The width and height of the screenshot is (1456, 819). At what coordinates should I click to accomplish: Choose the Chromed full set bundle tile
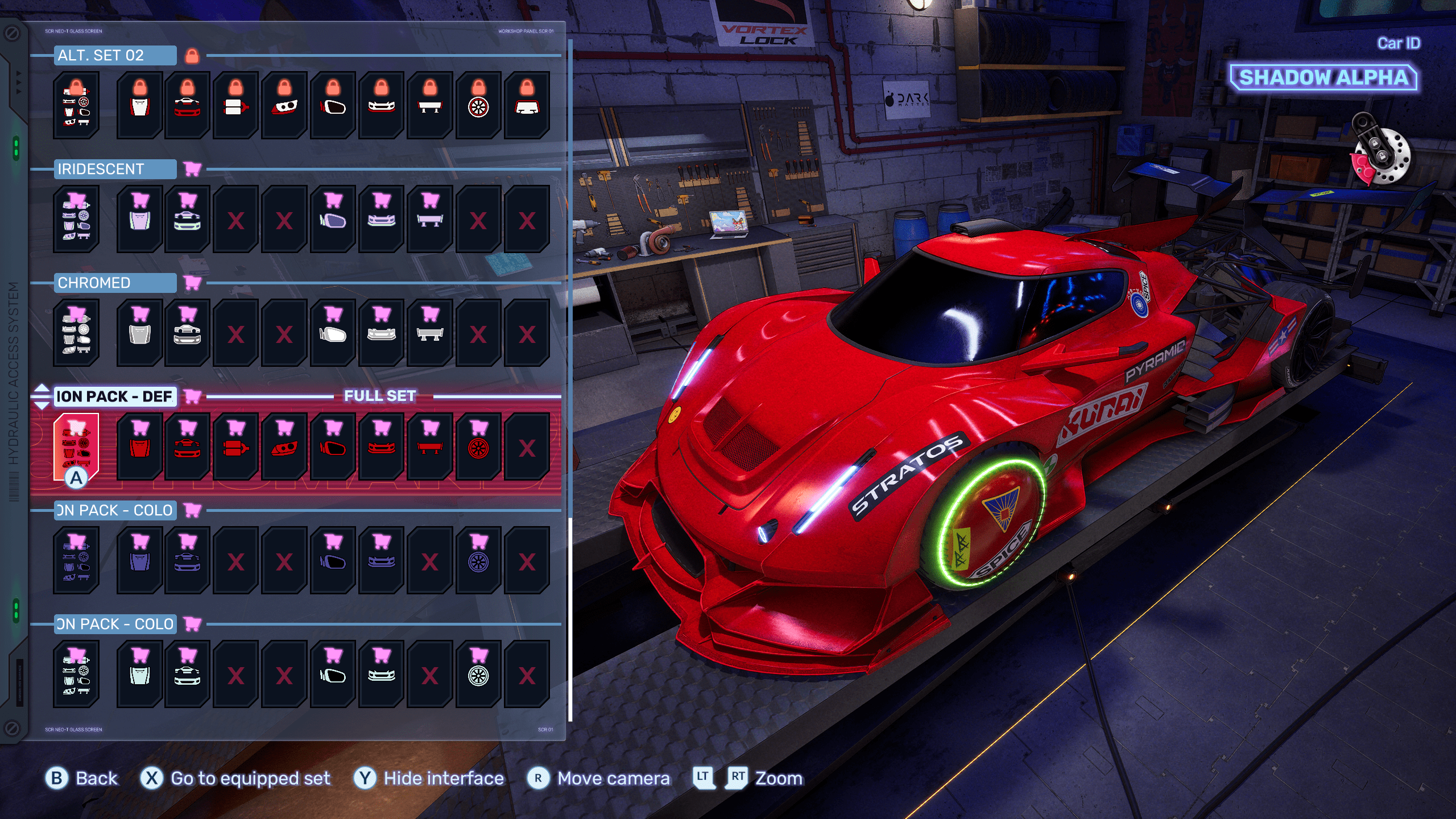coord(76,332)
